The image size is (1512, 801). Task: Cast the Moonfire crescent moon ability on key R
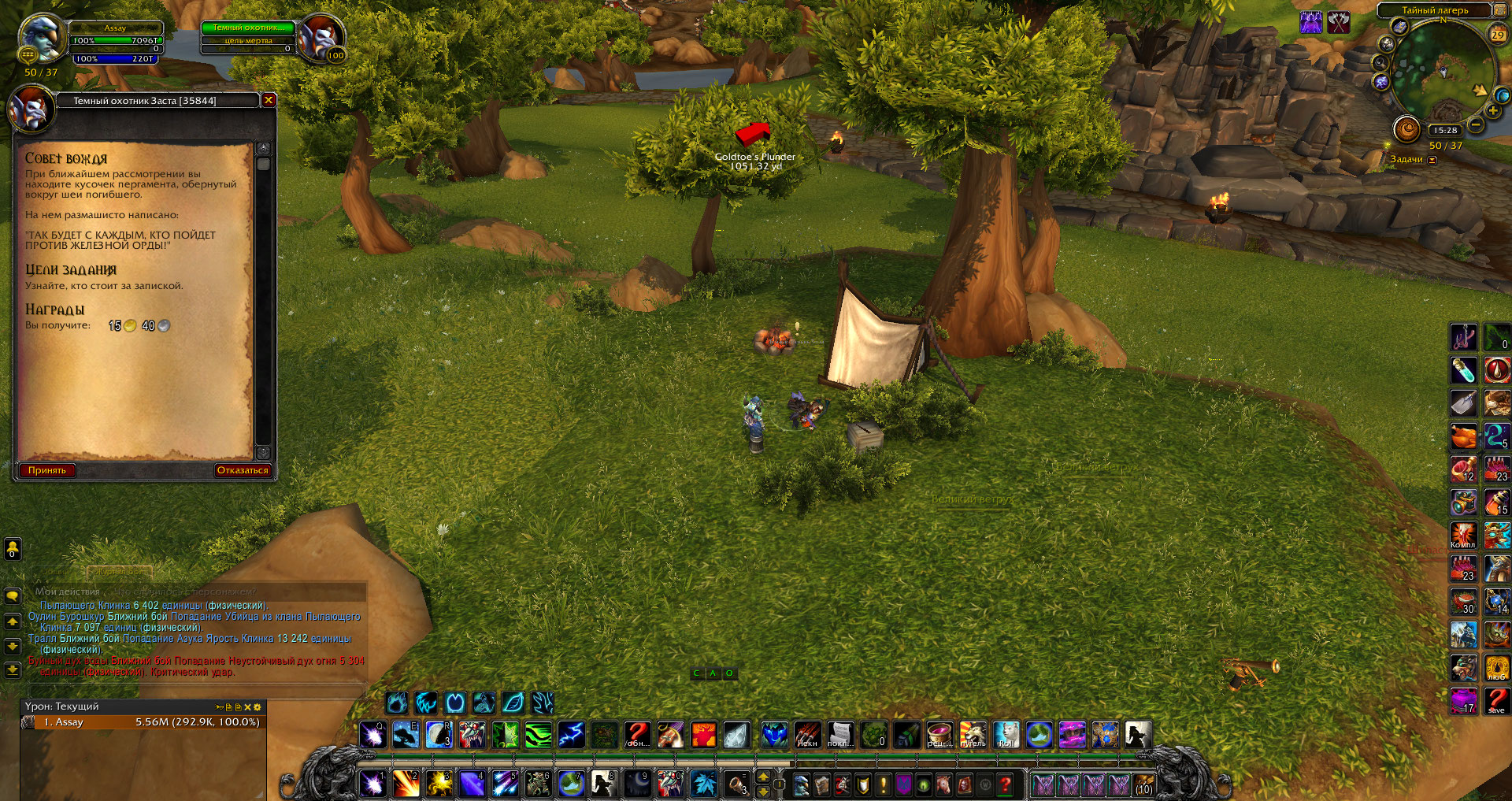[439, 735]
